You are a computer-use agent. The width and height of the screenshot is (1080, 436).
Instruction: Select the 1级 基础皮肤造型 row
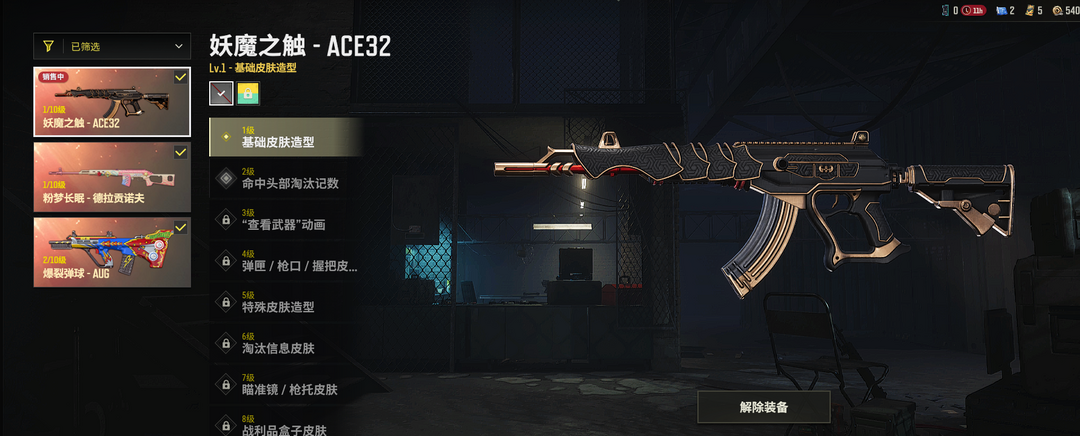285,137
